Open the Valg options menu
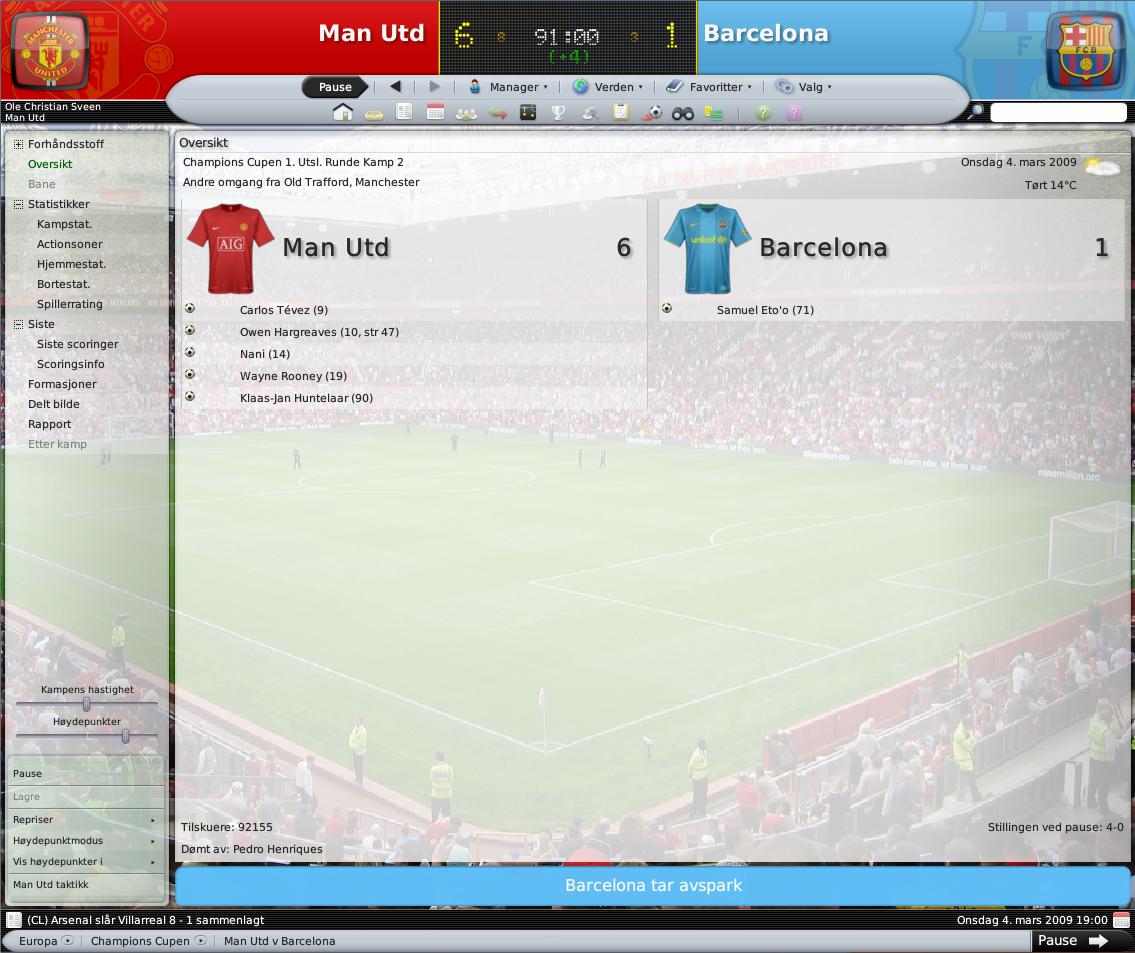 coord(804,87)
